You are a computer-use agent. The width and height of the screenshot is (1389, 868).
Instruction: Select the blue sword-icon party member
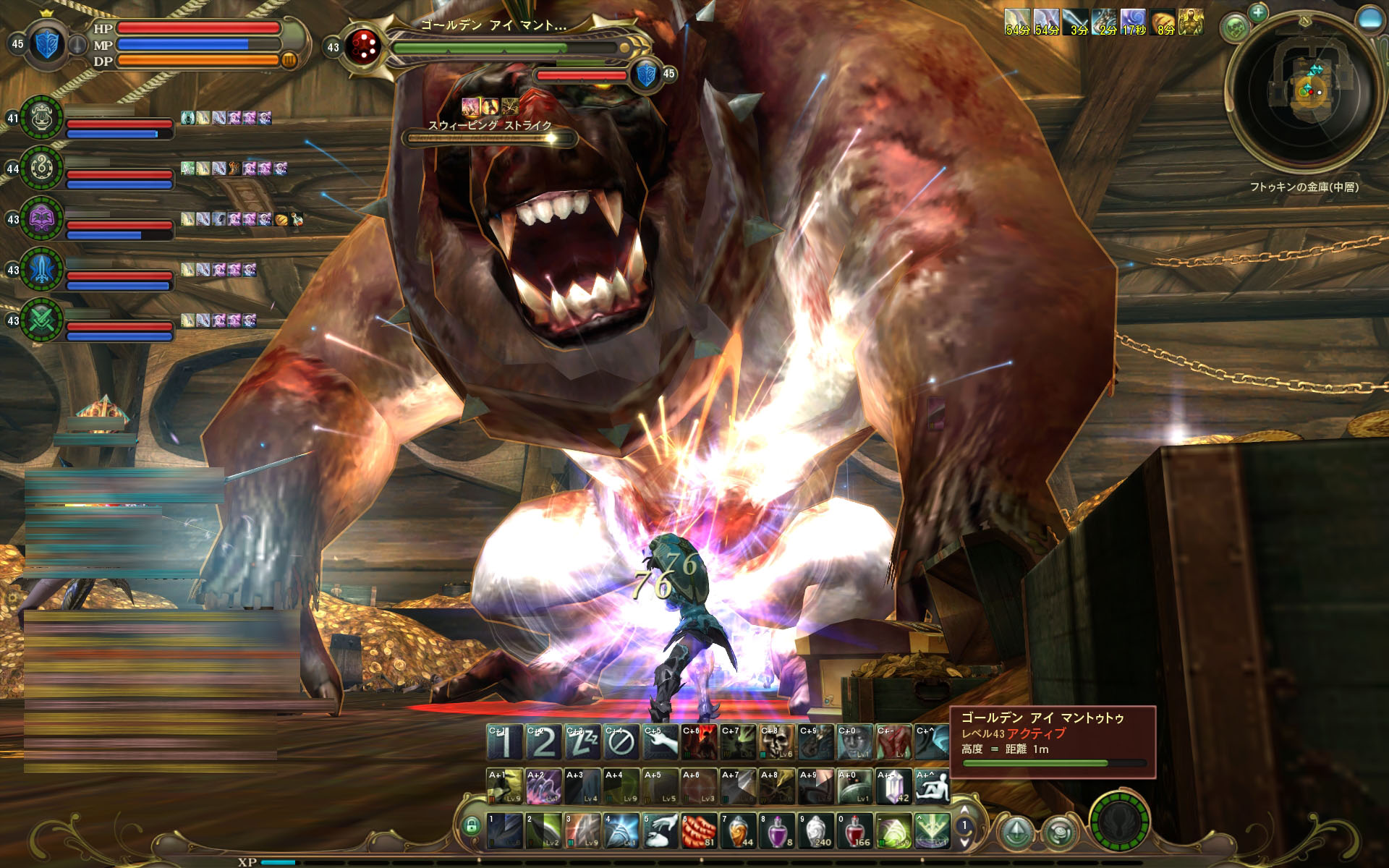pyautogui.click(x=41, y=269)
